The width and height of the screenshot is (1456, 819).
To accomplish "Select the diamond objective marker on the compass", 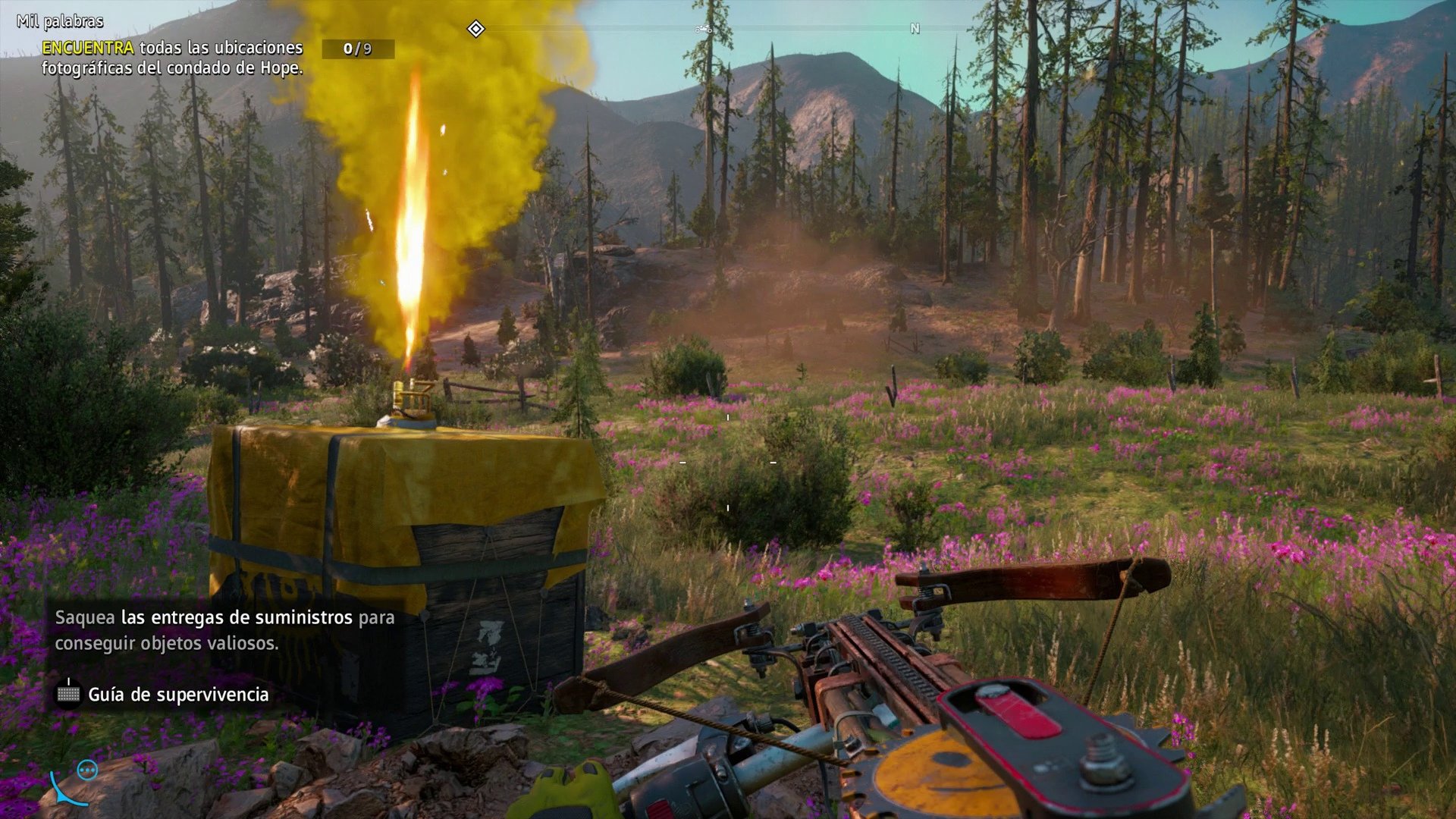I will click(x=475, y=29).
